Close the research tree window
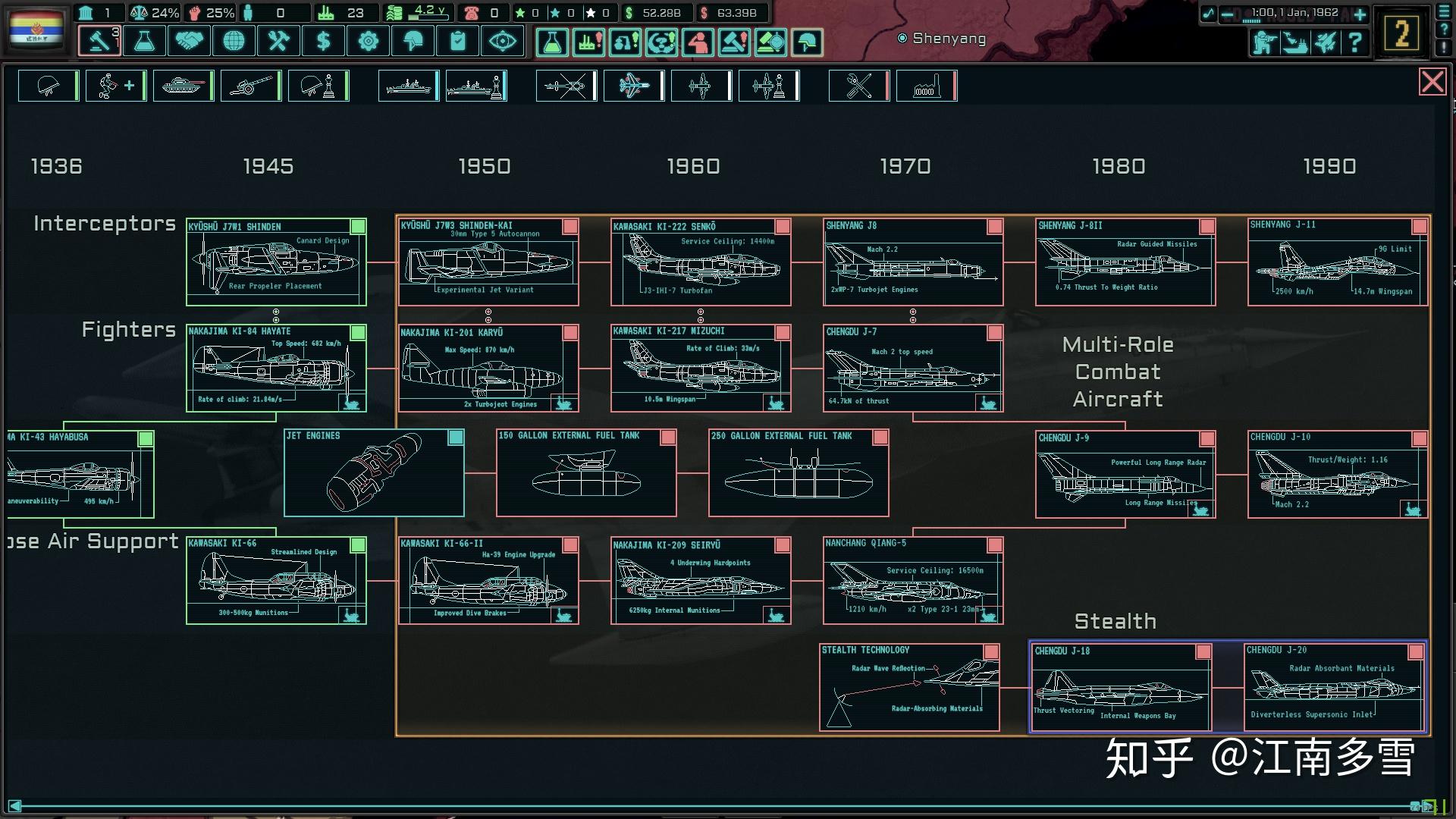 1432,82
